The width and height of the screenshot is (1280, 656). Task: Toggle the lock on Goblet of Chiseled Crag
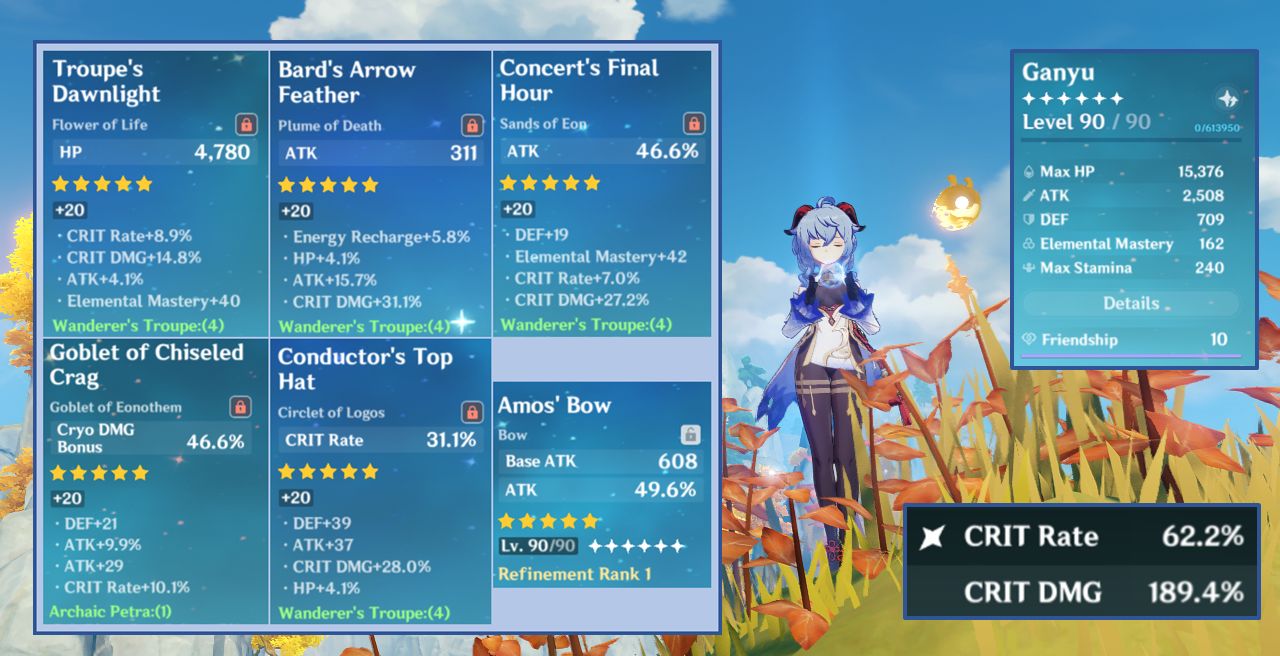(240, 406)
